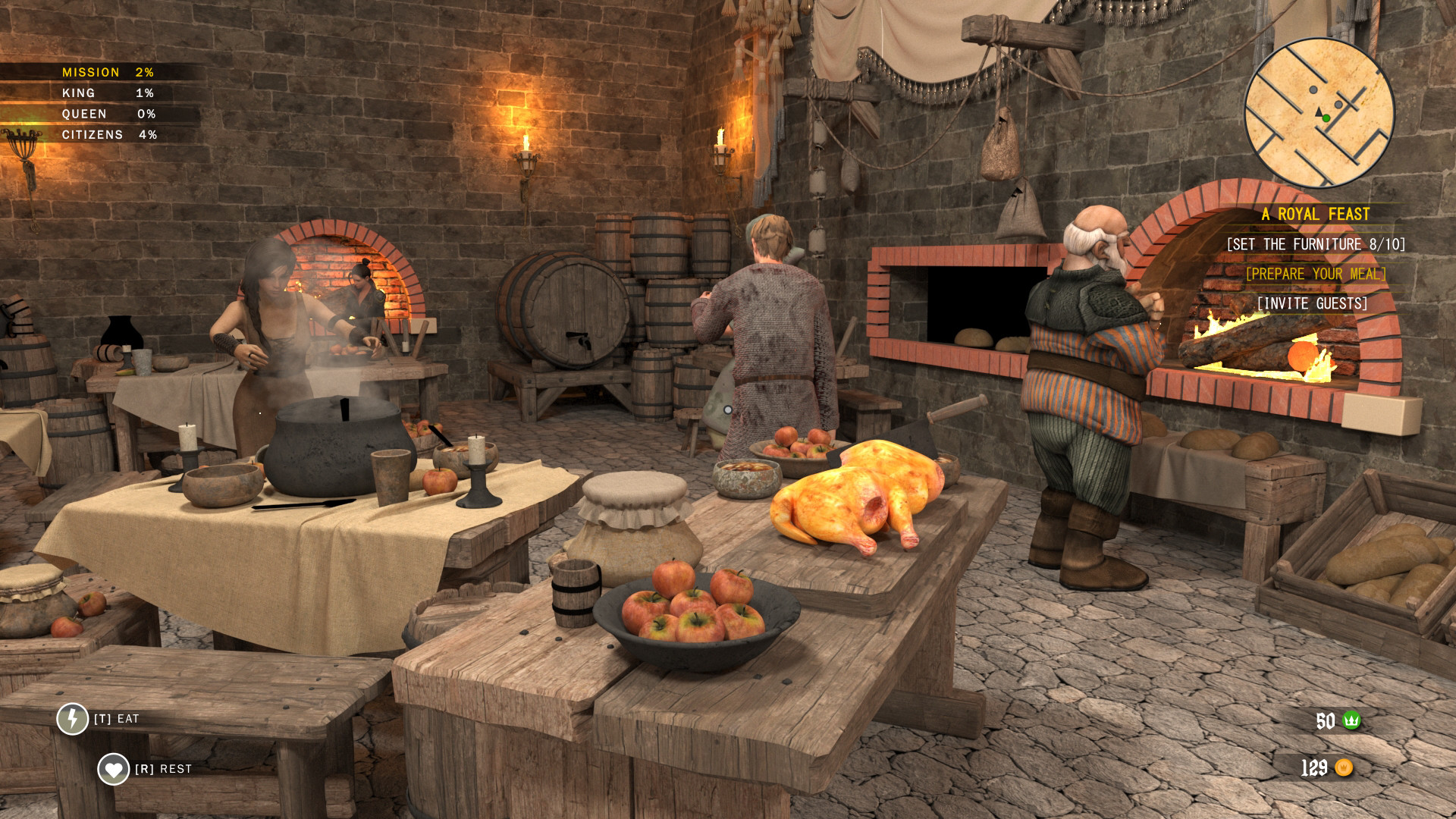Collapse the CITIZENS stat row
The width and height of the screenshot is (1456, 819).
pyautogui.click(x=93, y=135)
